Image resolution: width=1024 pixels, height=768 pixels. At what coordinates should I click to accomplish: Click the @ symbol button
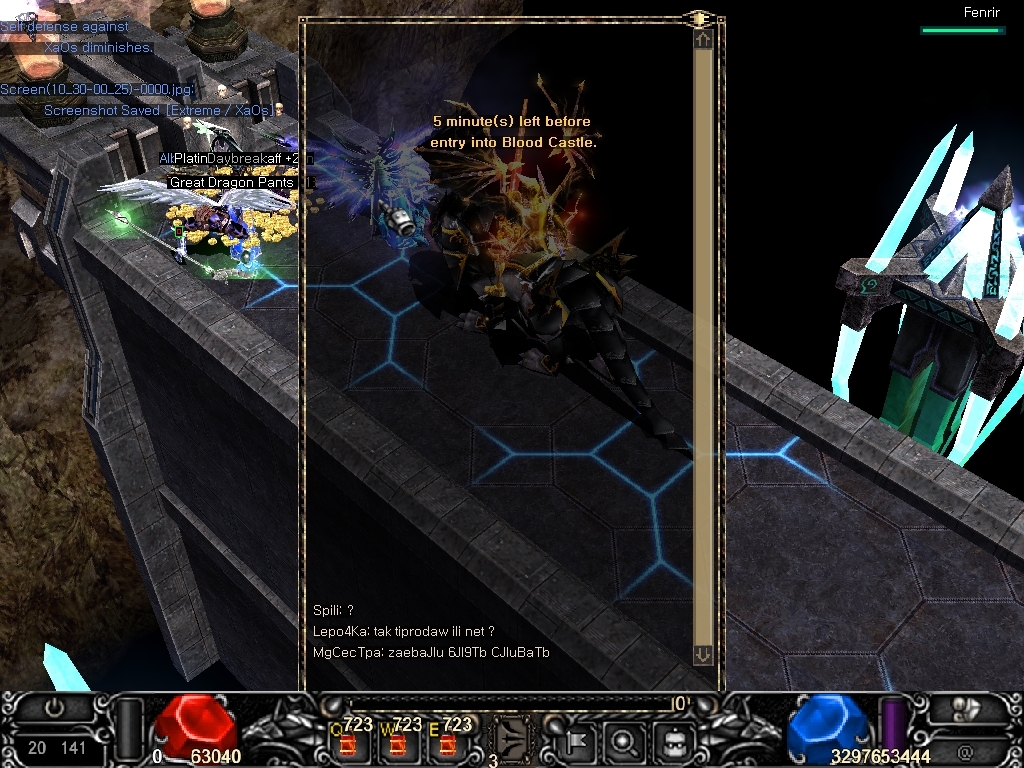coord(965,748)
